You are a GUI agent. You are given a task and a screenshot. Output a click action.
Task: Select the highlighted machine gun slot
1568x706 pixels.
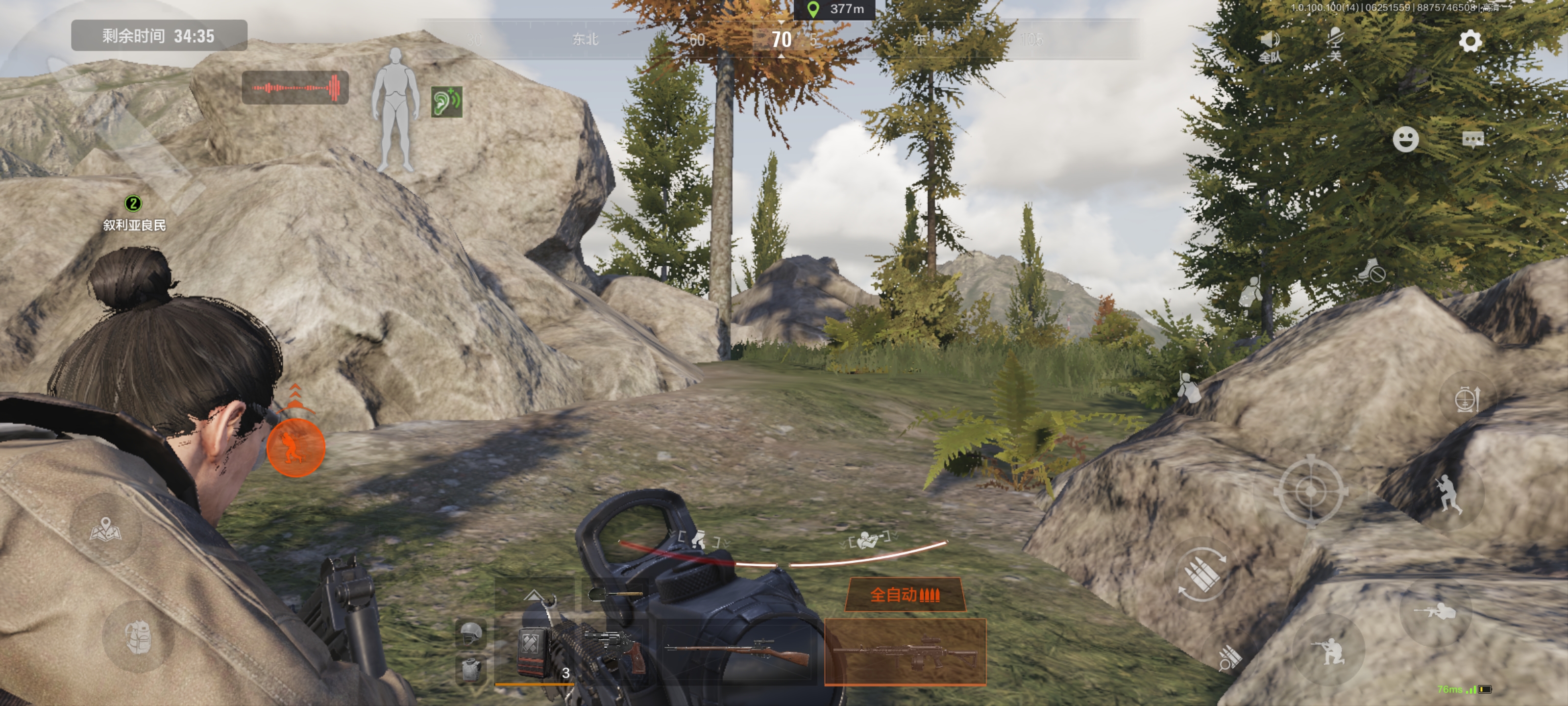pos(905,653)
